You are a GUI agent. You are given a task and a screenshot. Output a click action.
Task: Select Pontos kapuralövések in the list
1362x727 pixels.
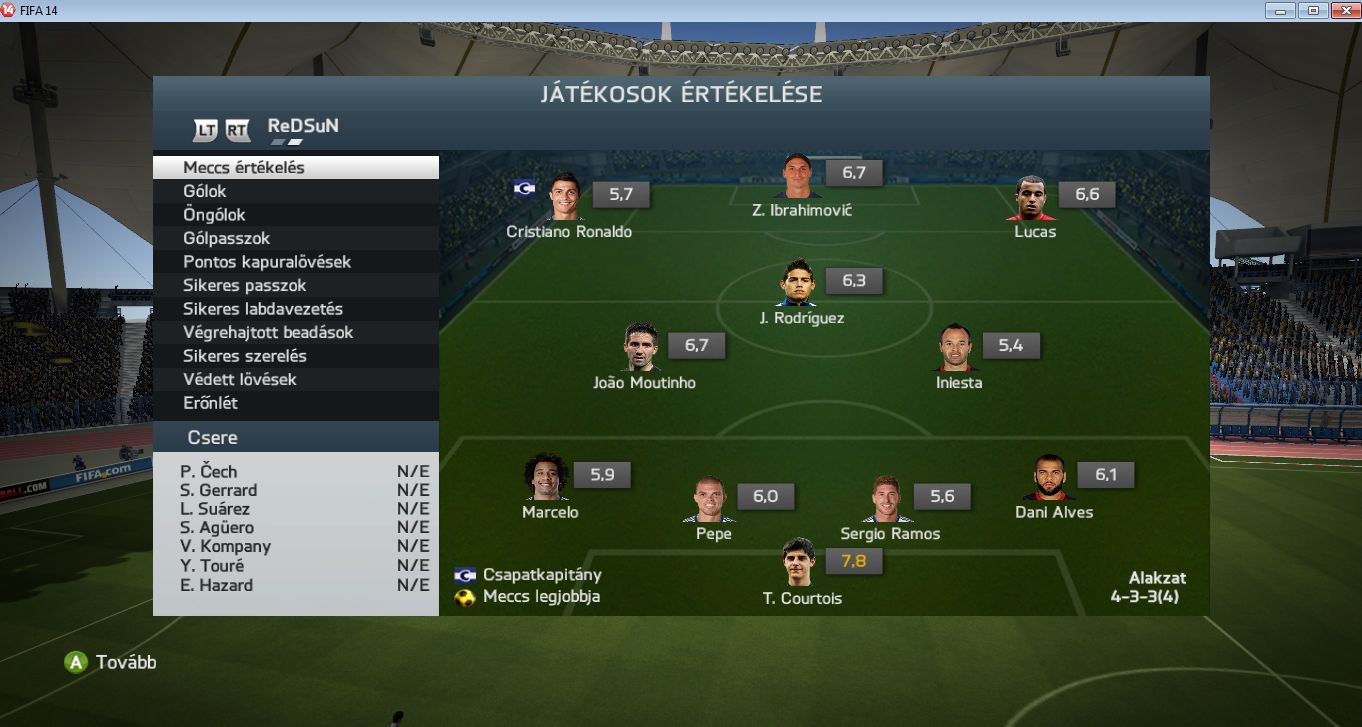pos(295,262)
